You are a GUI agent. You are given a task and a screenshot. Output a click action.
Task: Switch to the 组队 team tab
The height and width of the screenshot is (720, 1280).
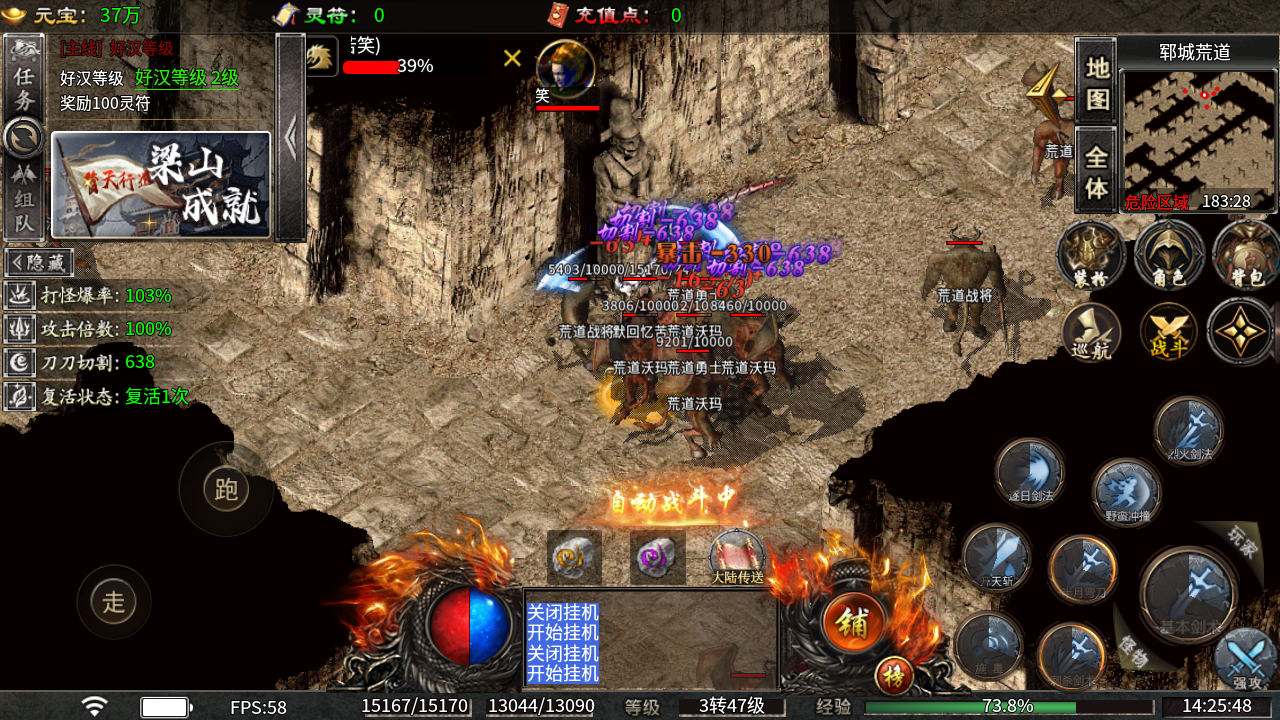pos(24,198)
